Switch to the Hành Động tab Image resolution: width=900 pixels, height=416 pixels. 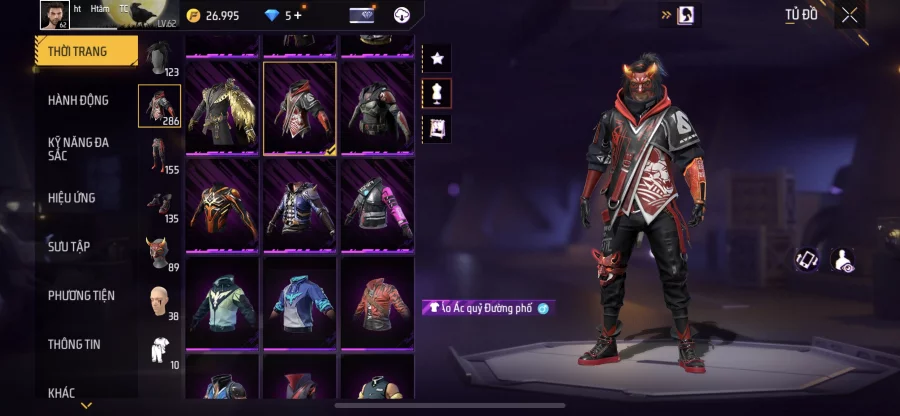(79, 100)
